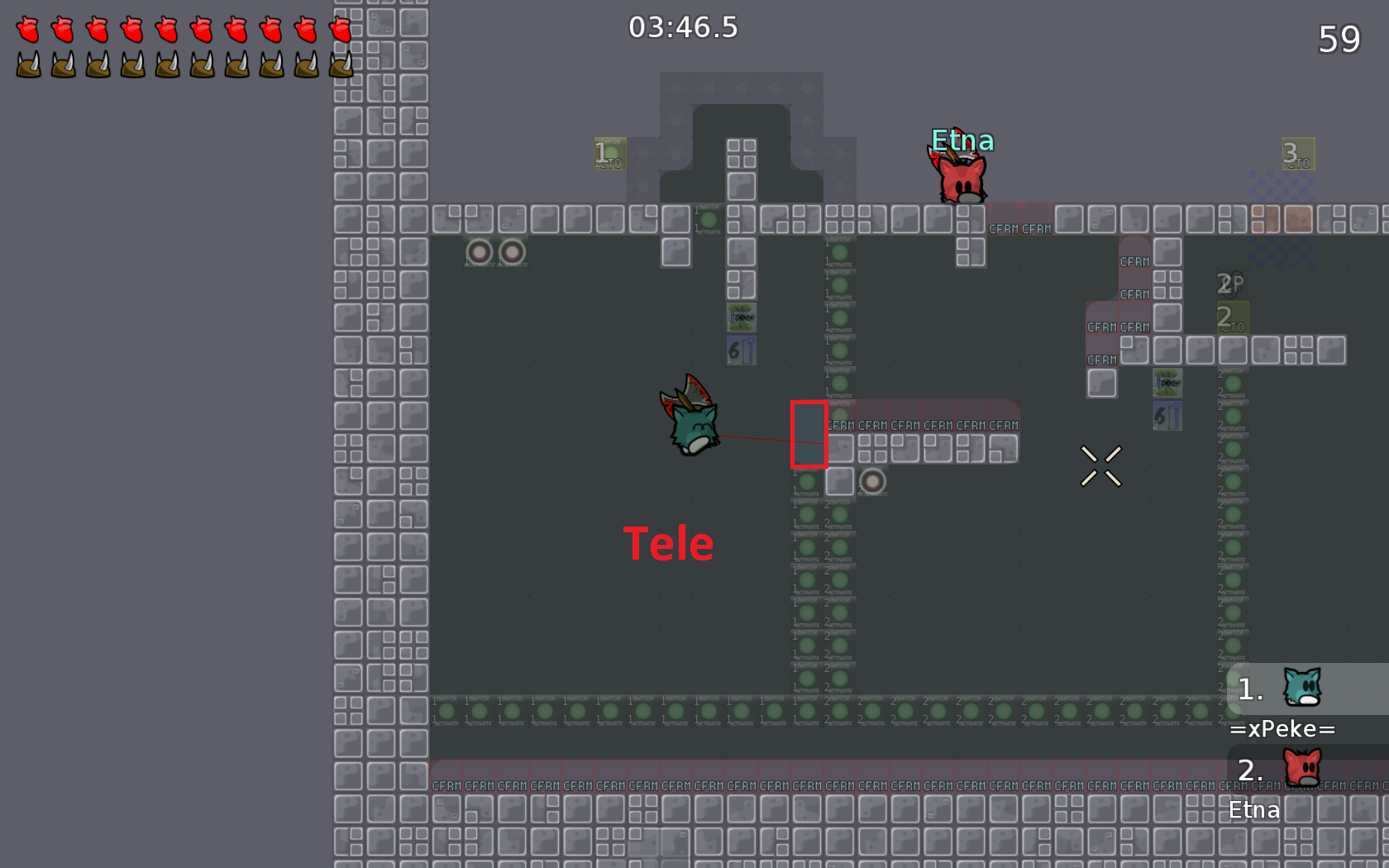Click the timed switch tile numbered 6
This screenshot has width=1389, height=868.
coord(740,350)
